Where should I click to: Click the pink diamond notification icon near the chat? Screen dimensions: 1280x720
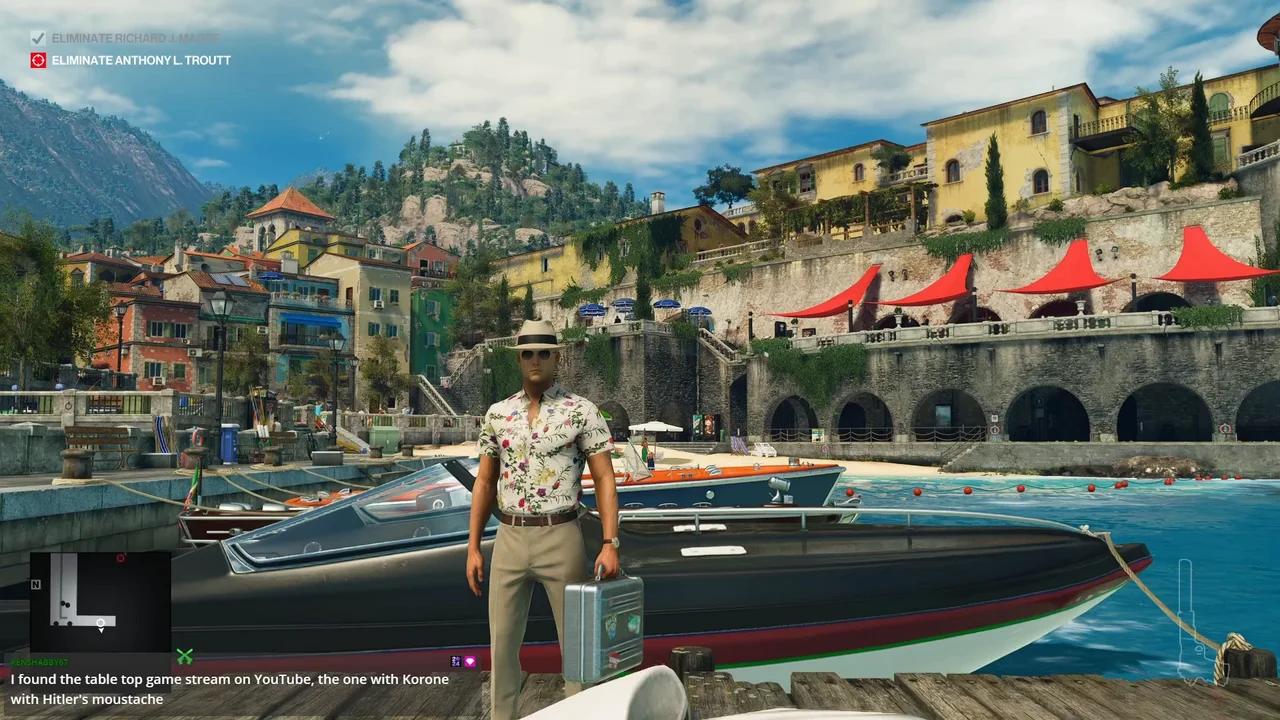pos(470,662)
